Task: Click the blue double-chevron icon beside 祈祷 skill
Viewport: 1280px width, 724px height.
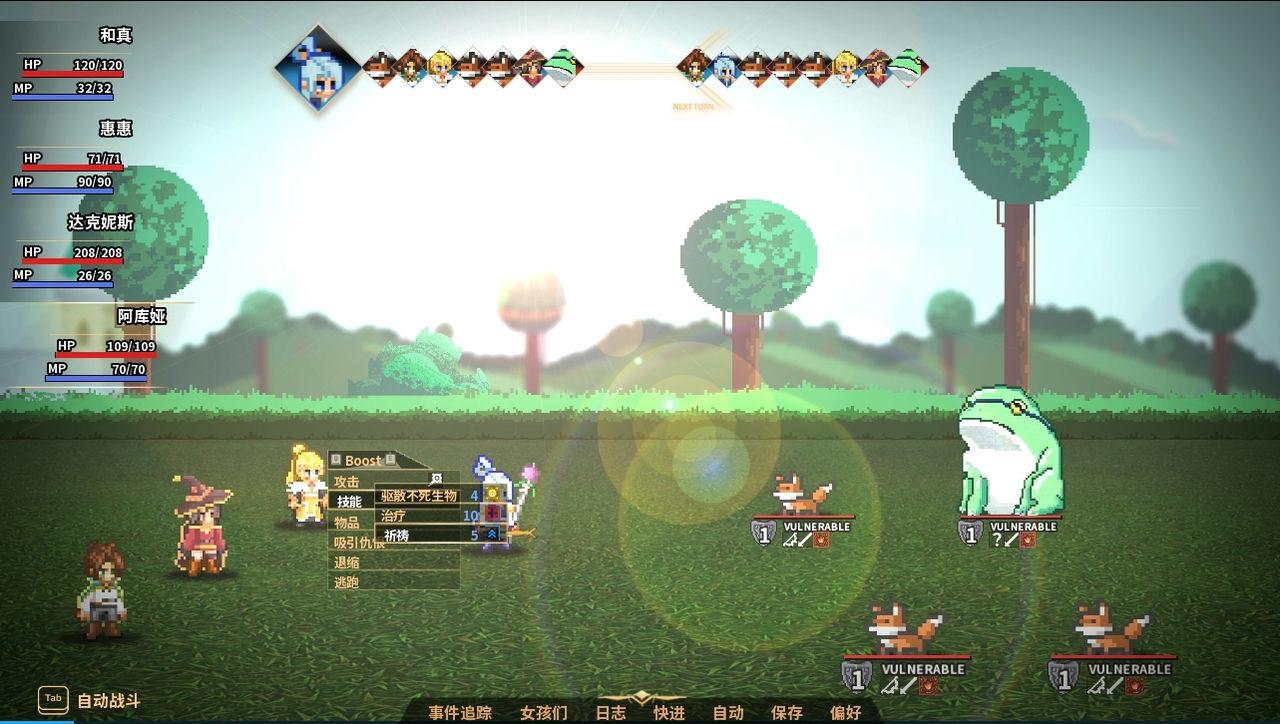Action: coord(491,533)
